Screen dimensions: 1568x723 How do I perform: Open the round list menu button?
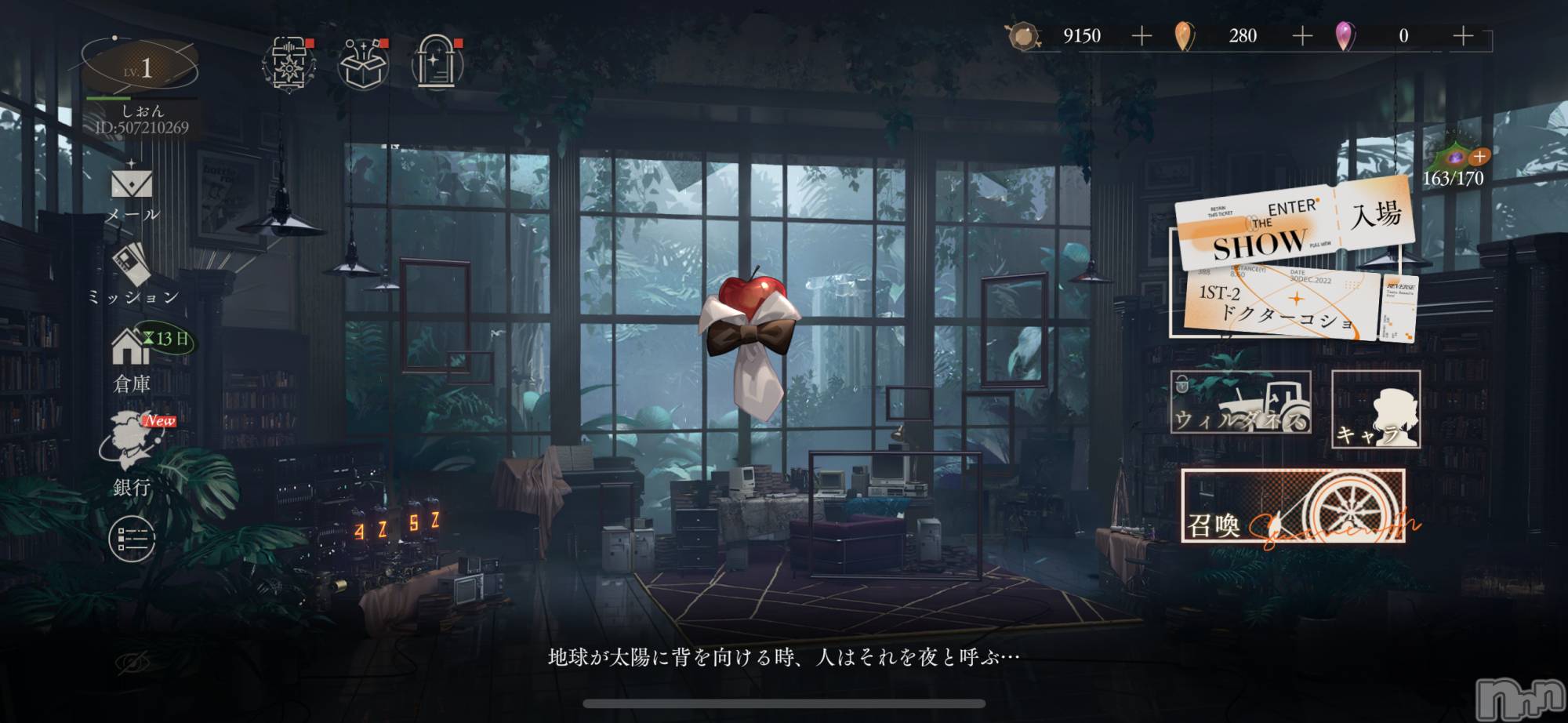[132, 539]
